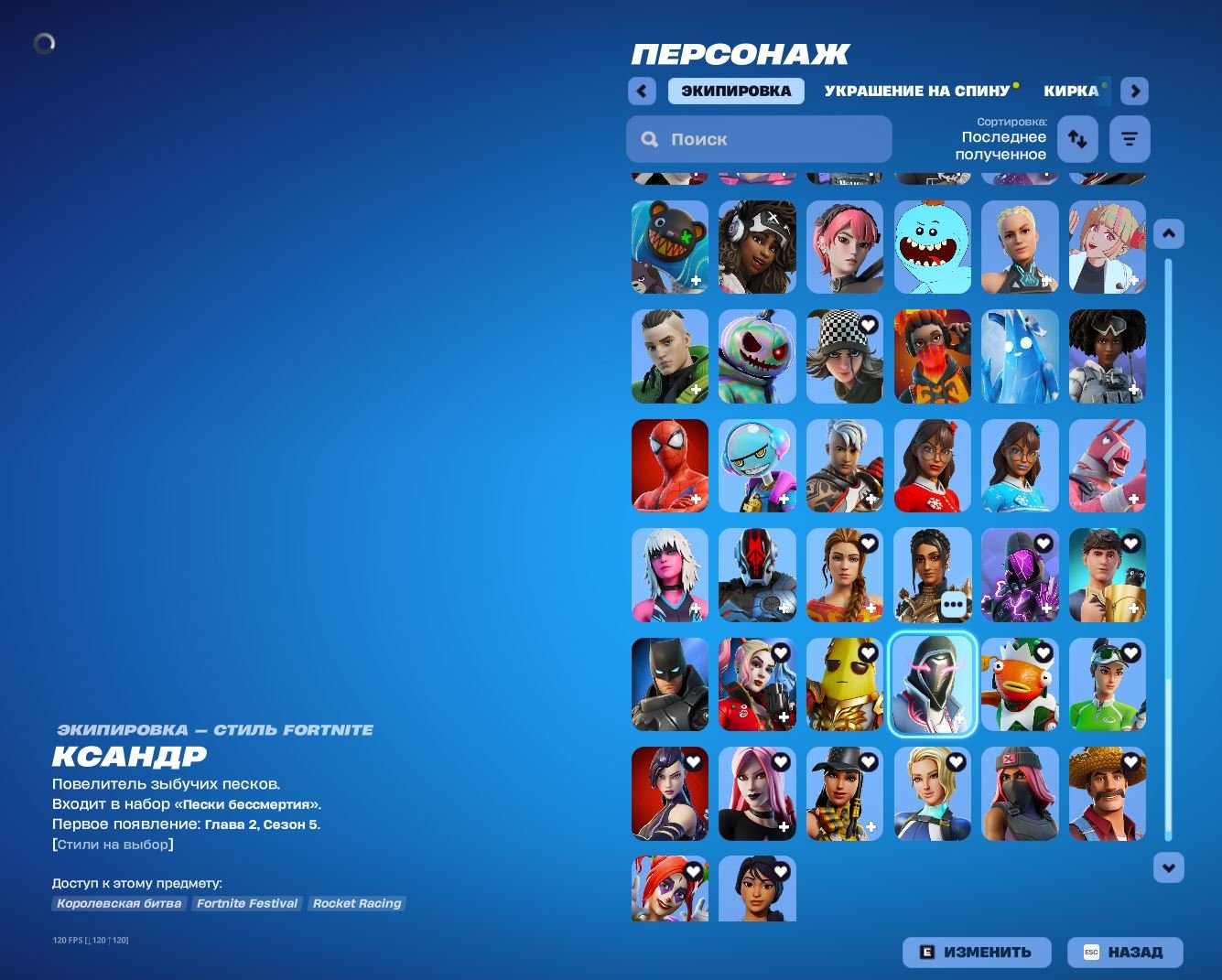Select the Batman-style caped outfit

(669, 684)
